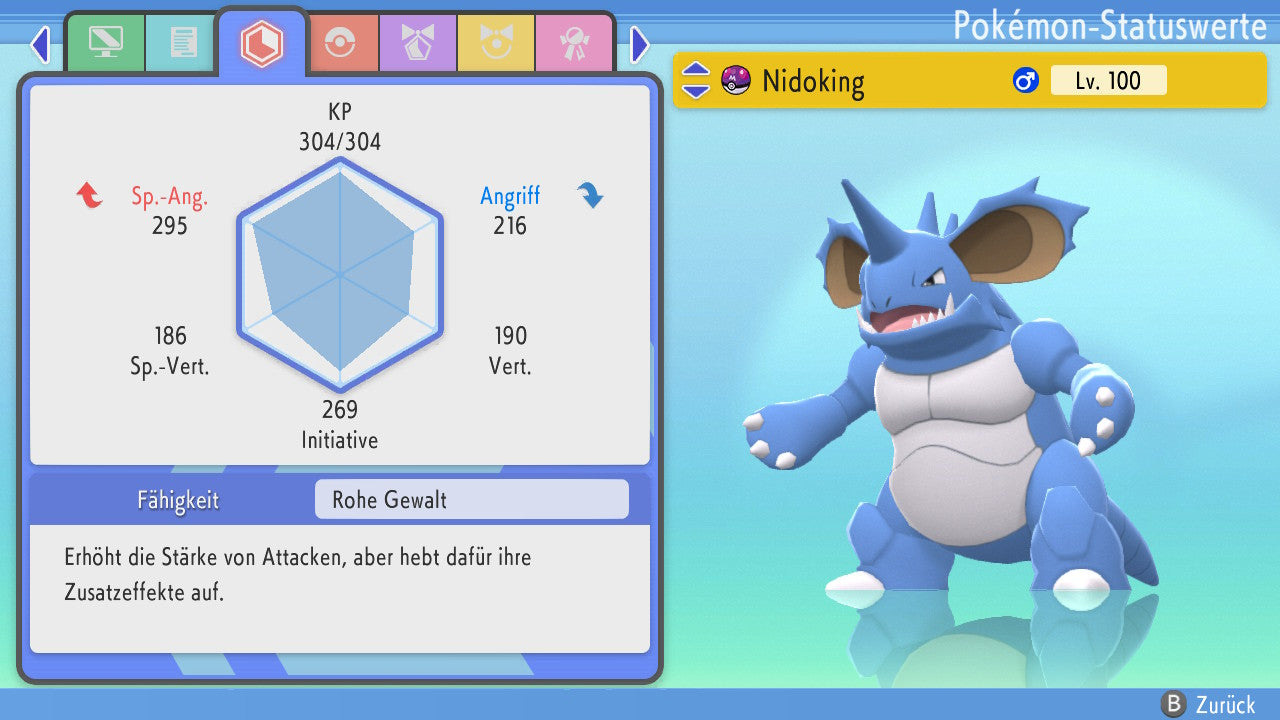This screenshot has width=1280, height=720.
Task: Switch to the yellow bow tab
Action: 495,43
